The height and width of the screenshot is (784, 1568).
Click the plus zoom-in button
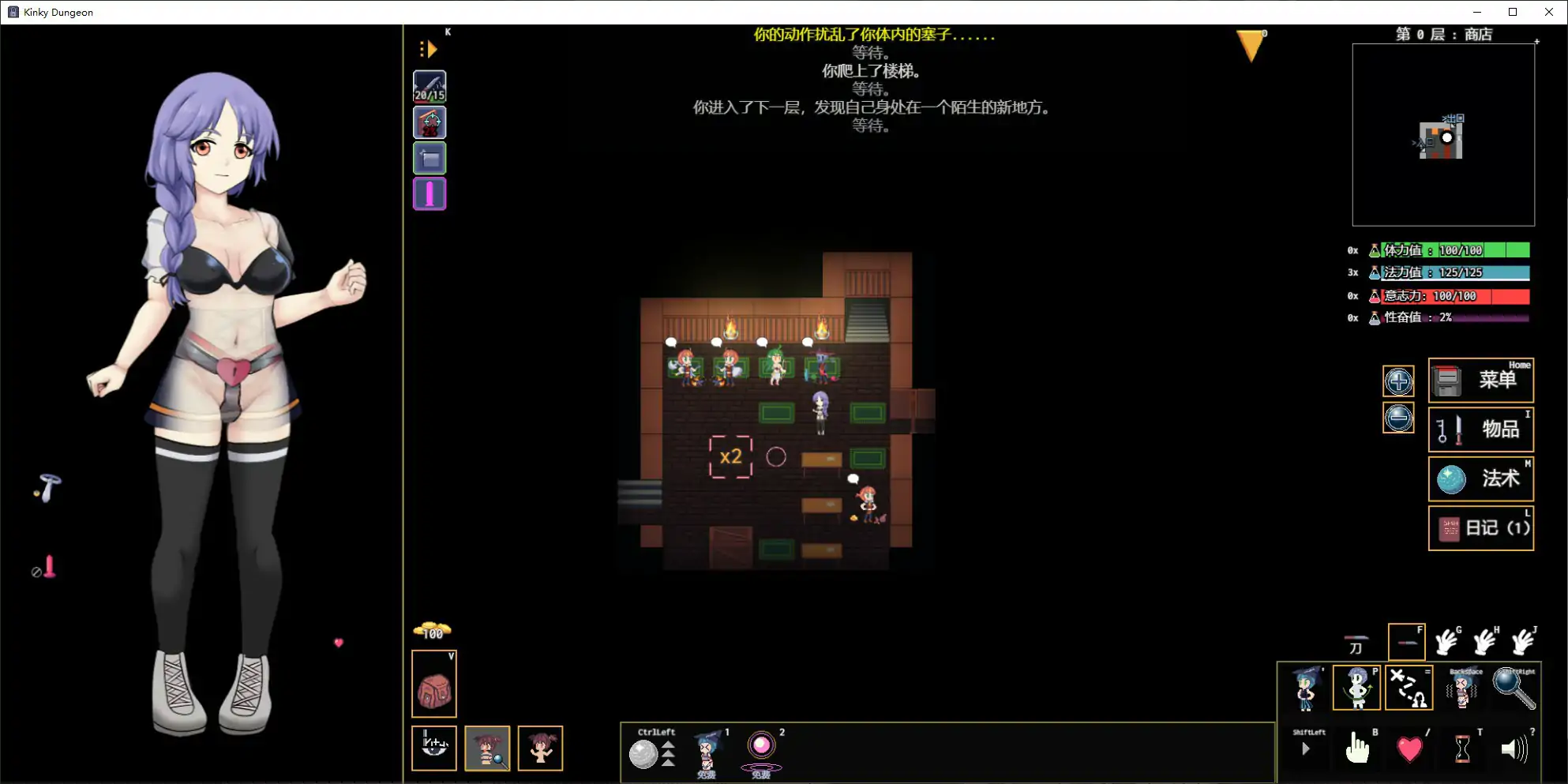(1397, 382)
